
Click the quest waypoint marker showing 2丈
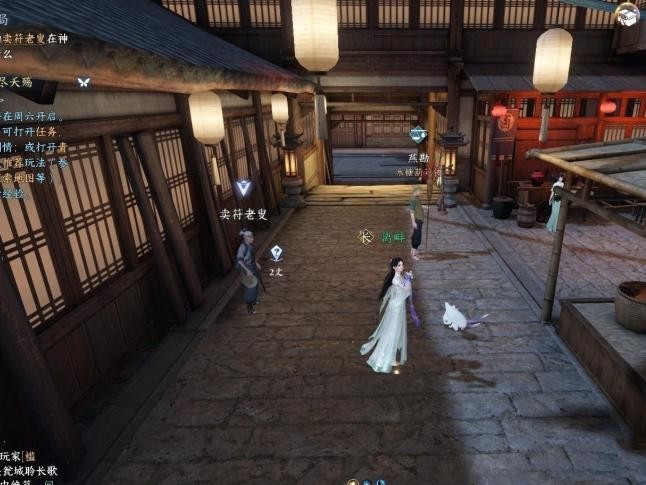pos(276,254)
